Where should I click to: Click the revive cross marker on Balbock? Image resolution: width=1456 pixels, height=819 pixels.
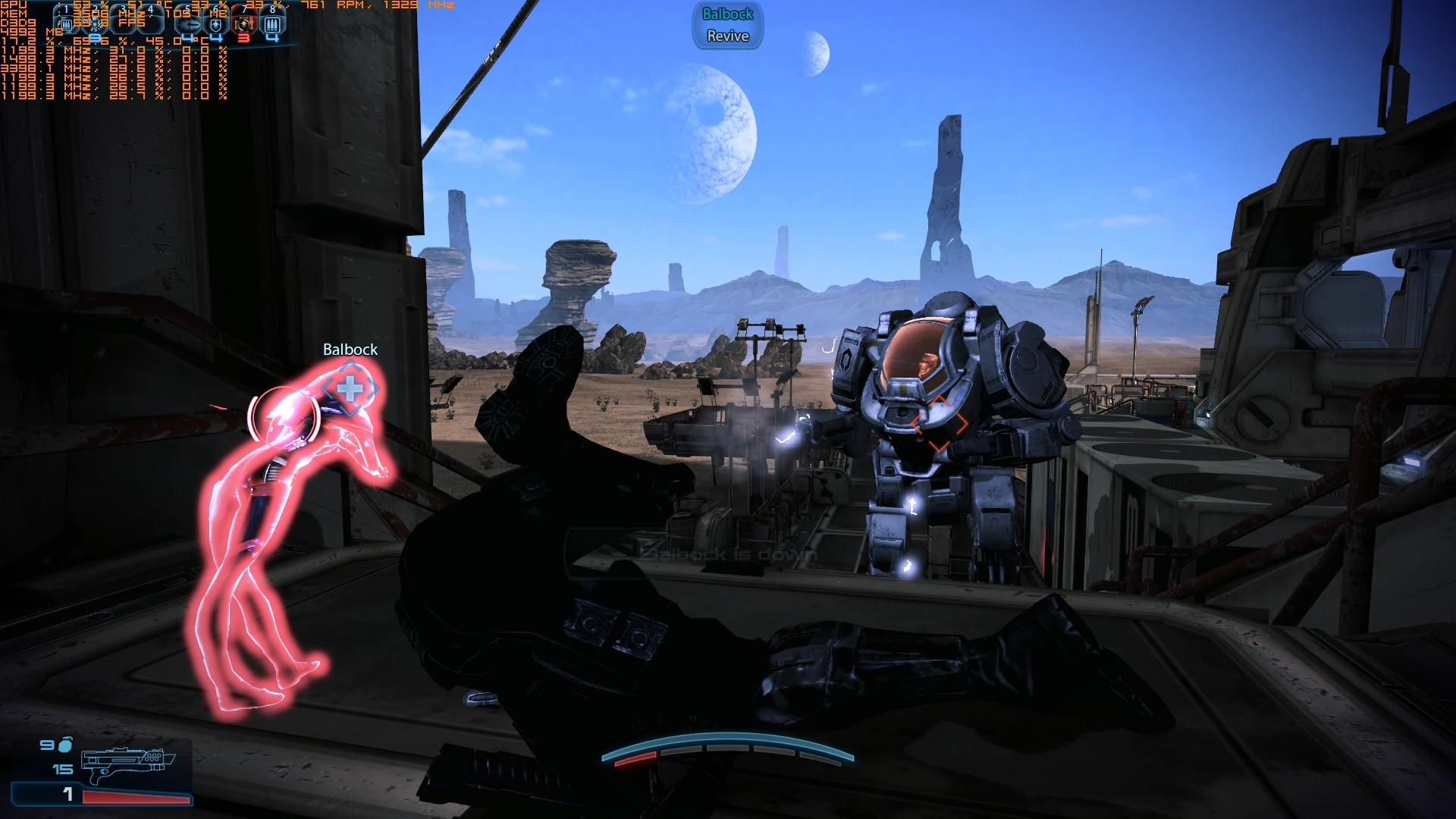pyautogui.click(x=350, y=389)
